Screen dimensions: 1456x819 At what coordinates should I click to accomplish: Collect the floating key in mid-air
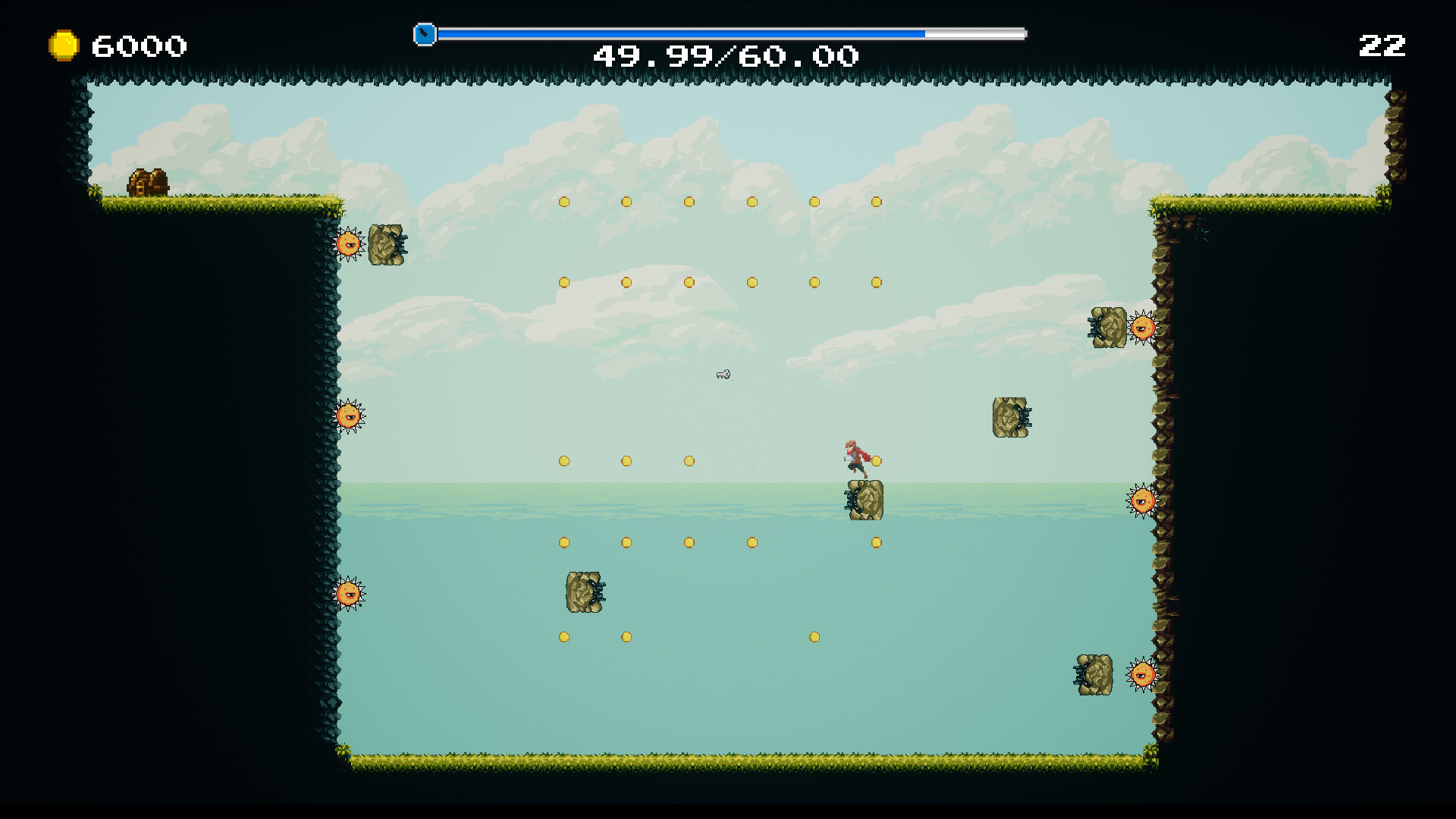tap(723, 375)
